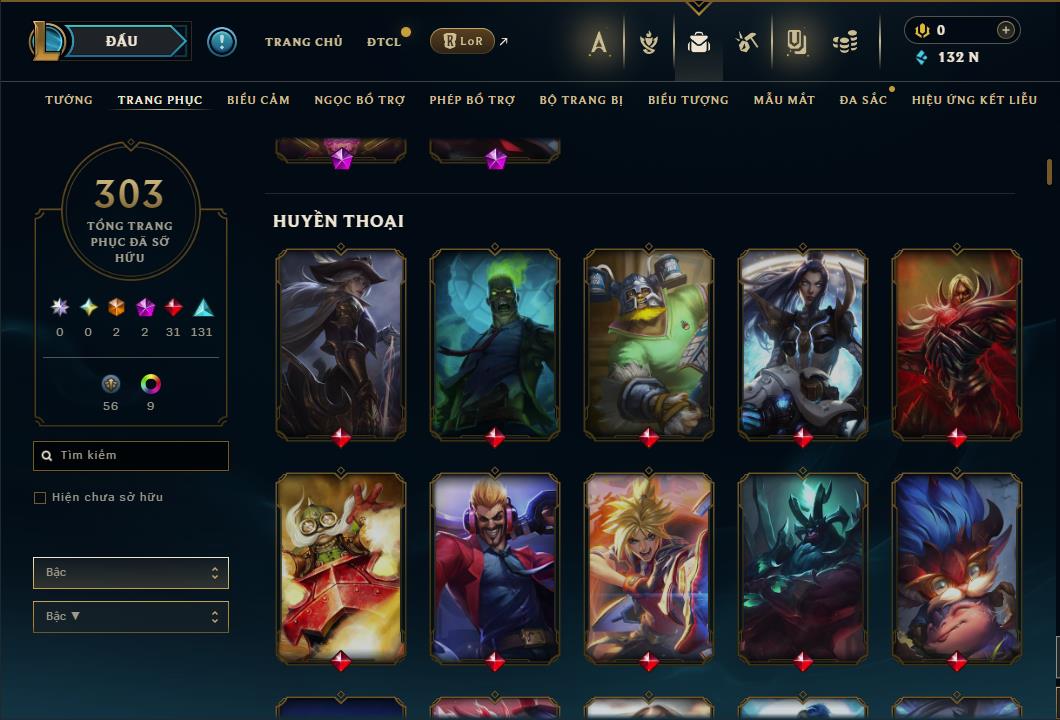Show the BIỂU TƯỢNG tab
The image size is (1060, 720).
[x=688, y=100]
